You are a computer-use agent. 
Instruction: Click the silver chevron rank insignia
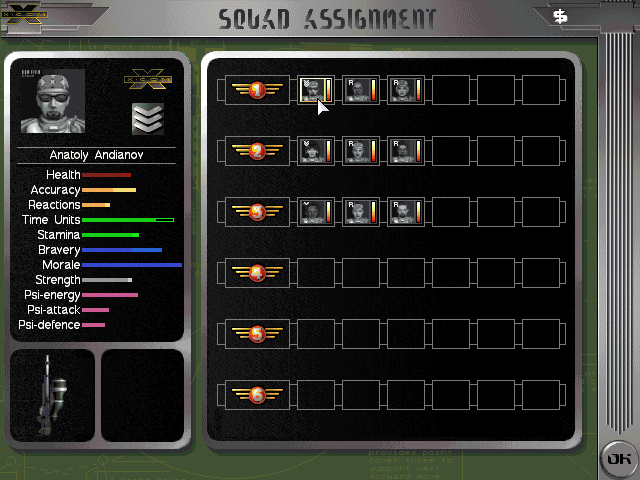click(x=148, y=118)
